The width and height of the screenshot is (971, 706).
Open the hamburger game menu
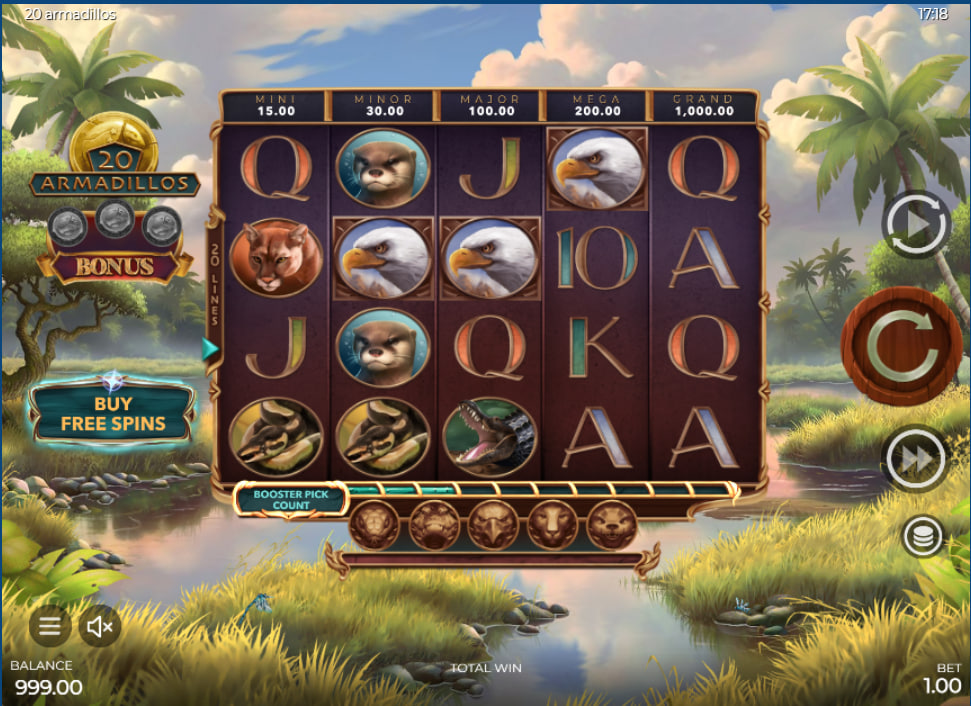(49, 627)
